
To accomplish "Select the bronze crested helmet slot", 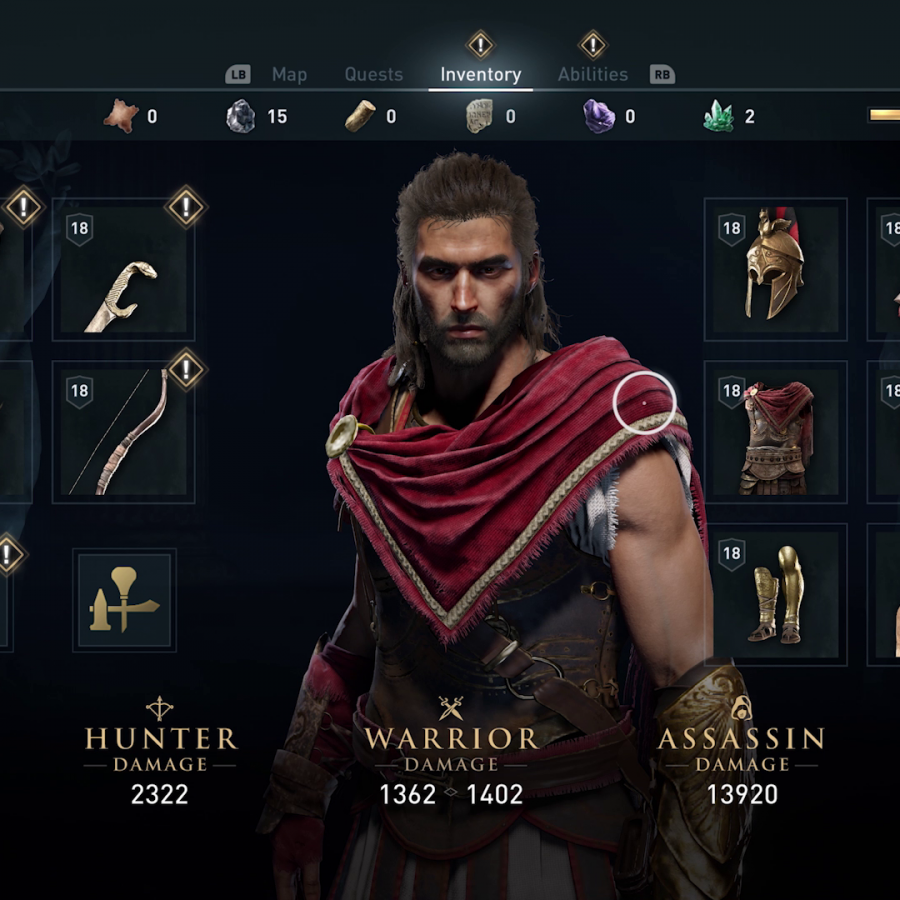I will [775, 269].
